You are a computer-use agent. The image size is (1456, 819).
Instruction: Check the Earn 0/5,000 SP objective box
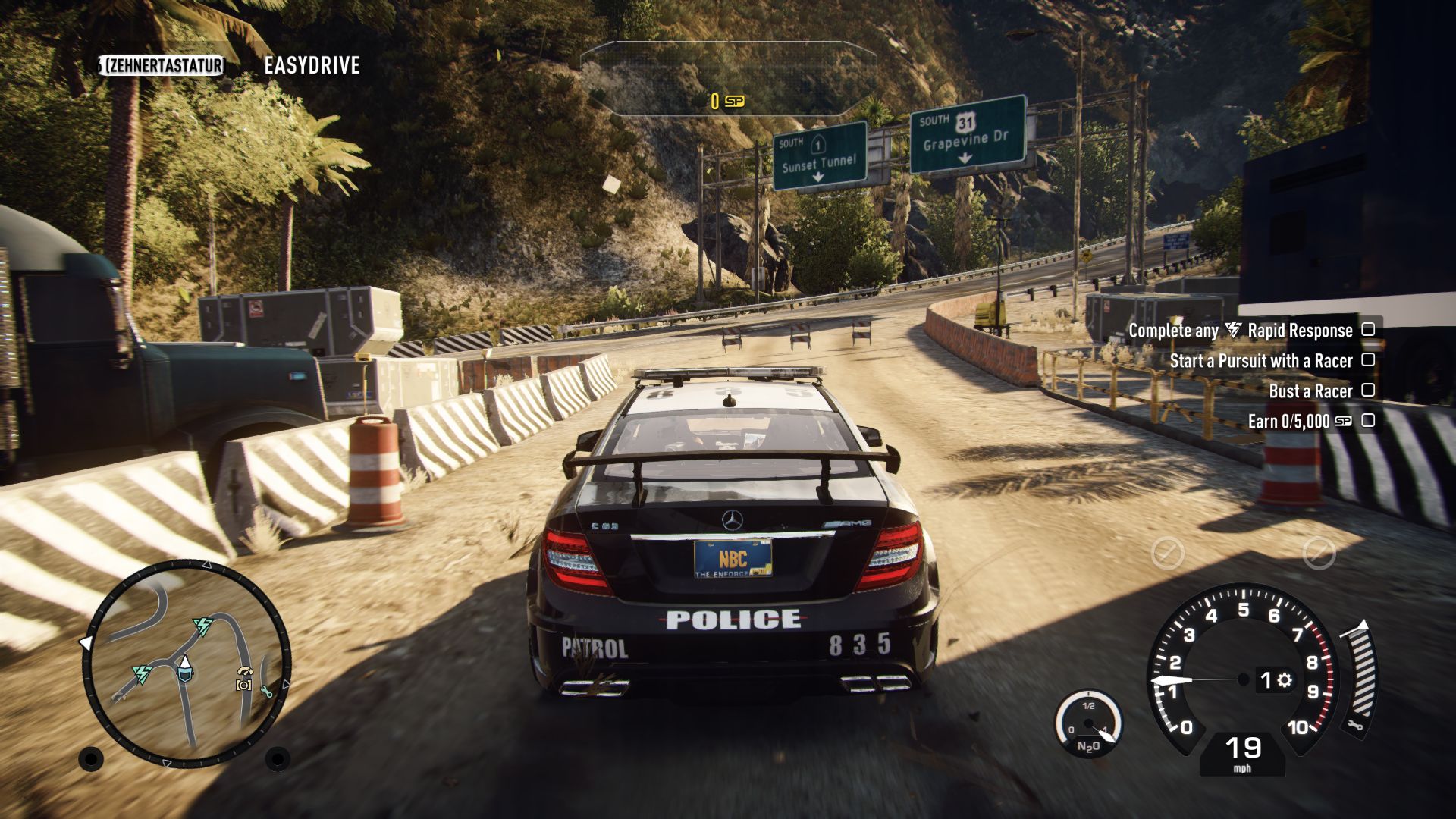point(1368,421)
